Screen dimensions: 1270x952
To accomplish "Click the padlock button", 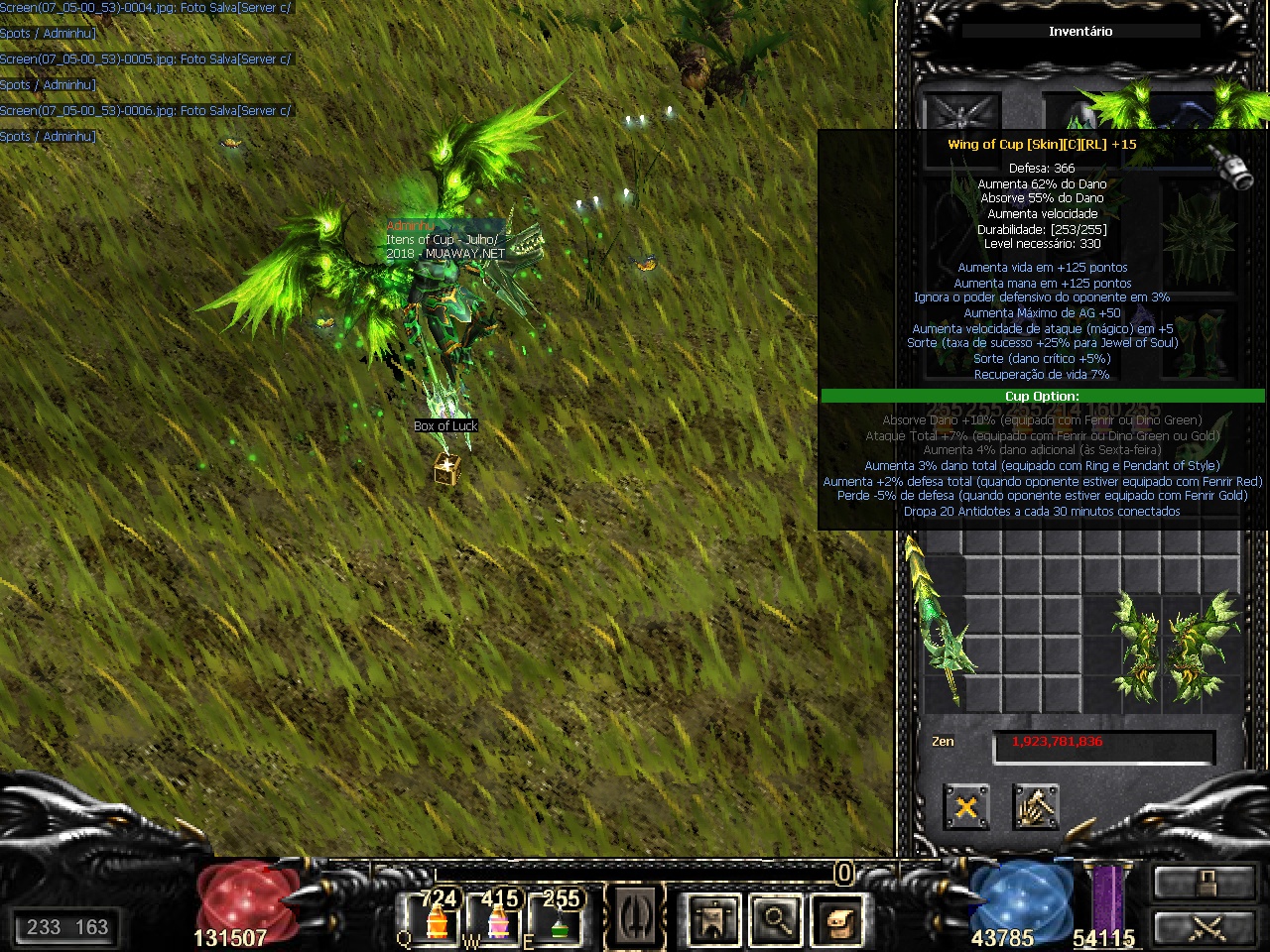I will coord(1205,882).
